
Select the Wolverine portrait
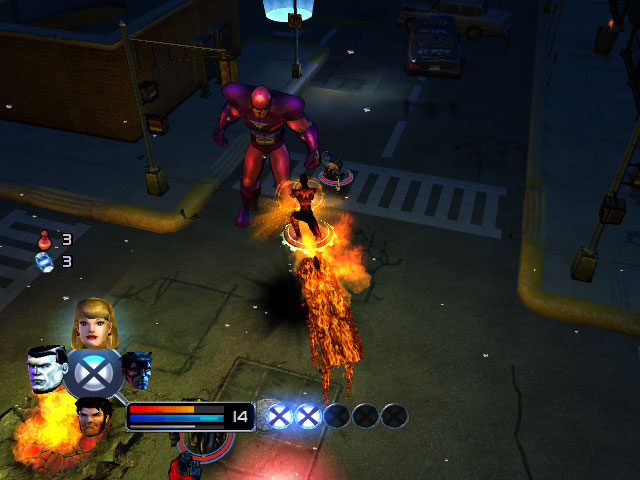pos(95,415)
